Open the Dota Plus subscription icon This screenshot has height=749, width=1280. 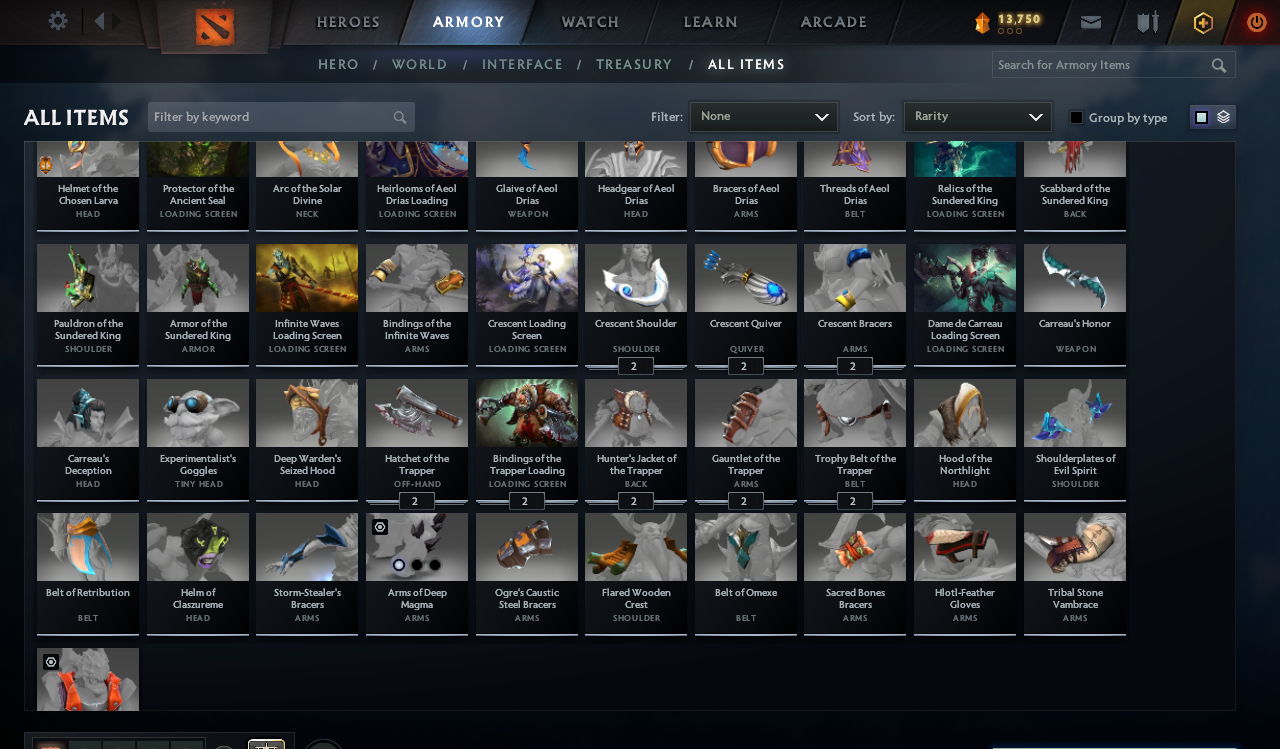[1202, 21]
